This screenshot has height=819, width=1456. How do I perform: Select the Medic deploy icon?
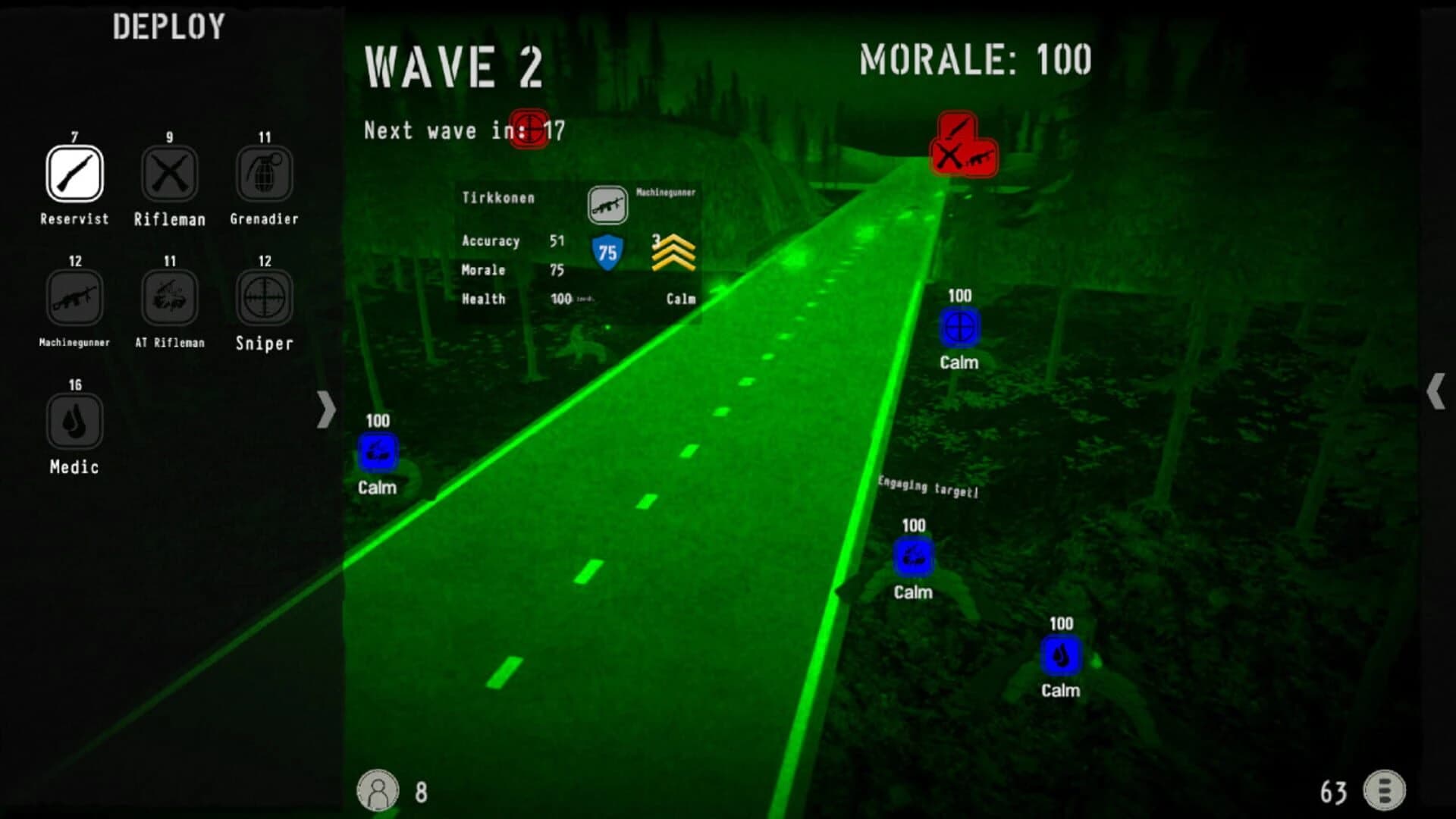(x=74, y=422)
